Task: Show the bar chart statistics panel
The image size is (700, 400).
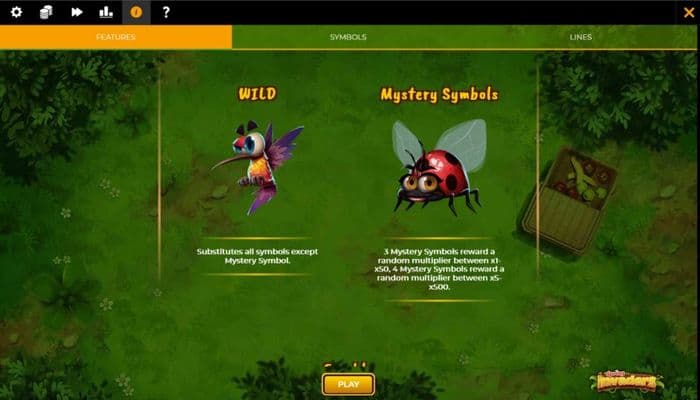Action: (x=106, y=12)
